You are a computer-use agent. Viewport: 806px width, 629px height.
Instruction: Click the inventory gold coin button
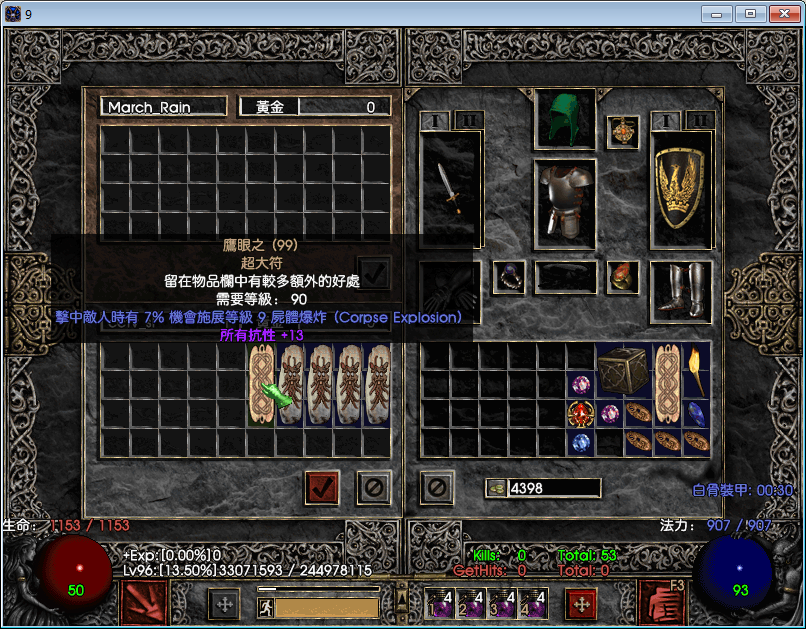[x=495, y=488]
